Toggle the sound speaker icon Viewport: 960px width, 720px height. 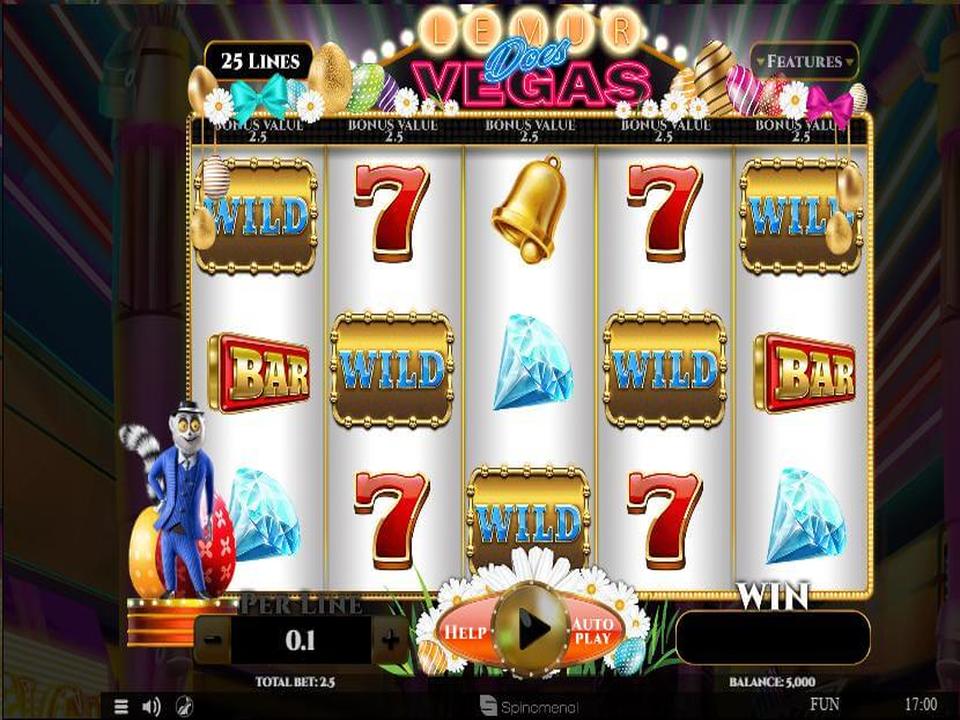point(151,705)
